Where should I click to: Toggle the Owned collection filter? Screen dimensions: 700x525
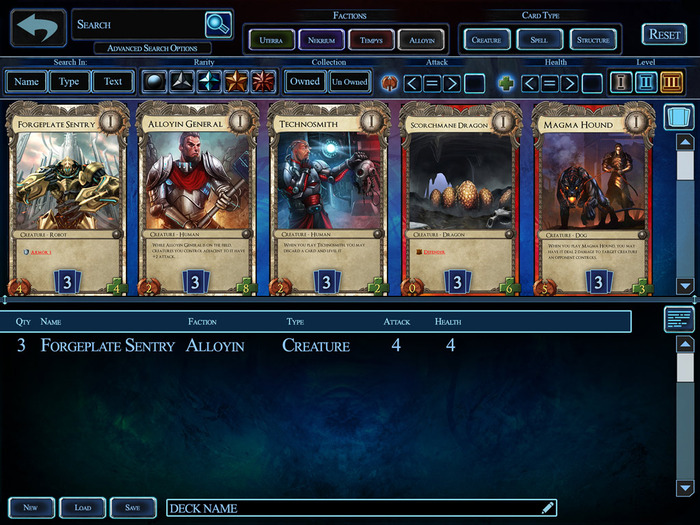pos(304,82)
